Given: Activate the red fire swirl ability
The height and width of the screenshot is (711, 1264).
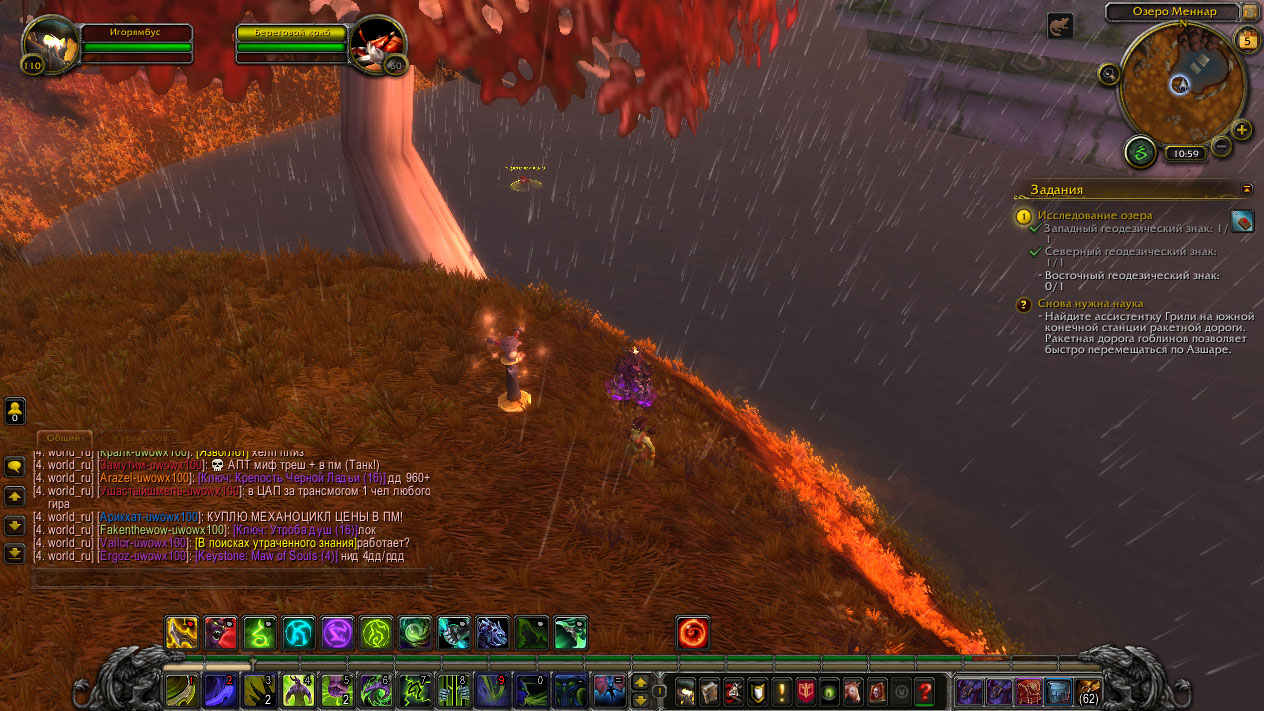Looking at the screenshot, I should click(x=692, y=632).
